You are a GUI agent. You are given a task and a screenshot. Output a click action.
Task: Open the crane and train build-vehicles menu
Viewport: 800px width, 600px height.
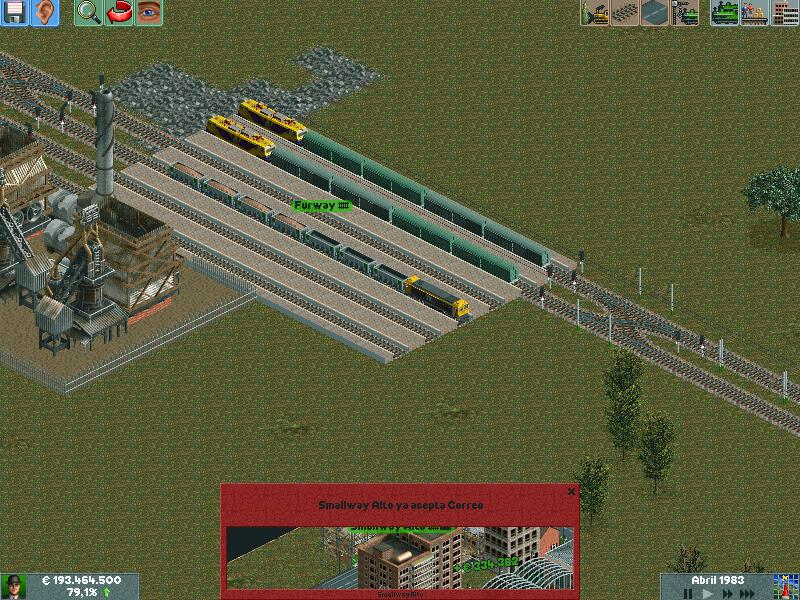(687, 13)
